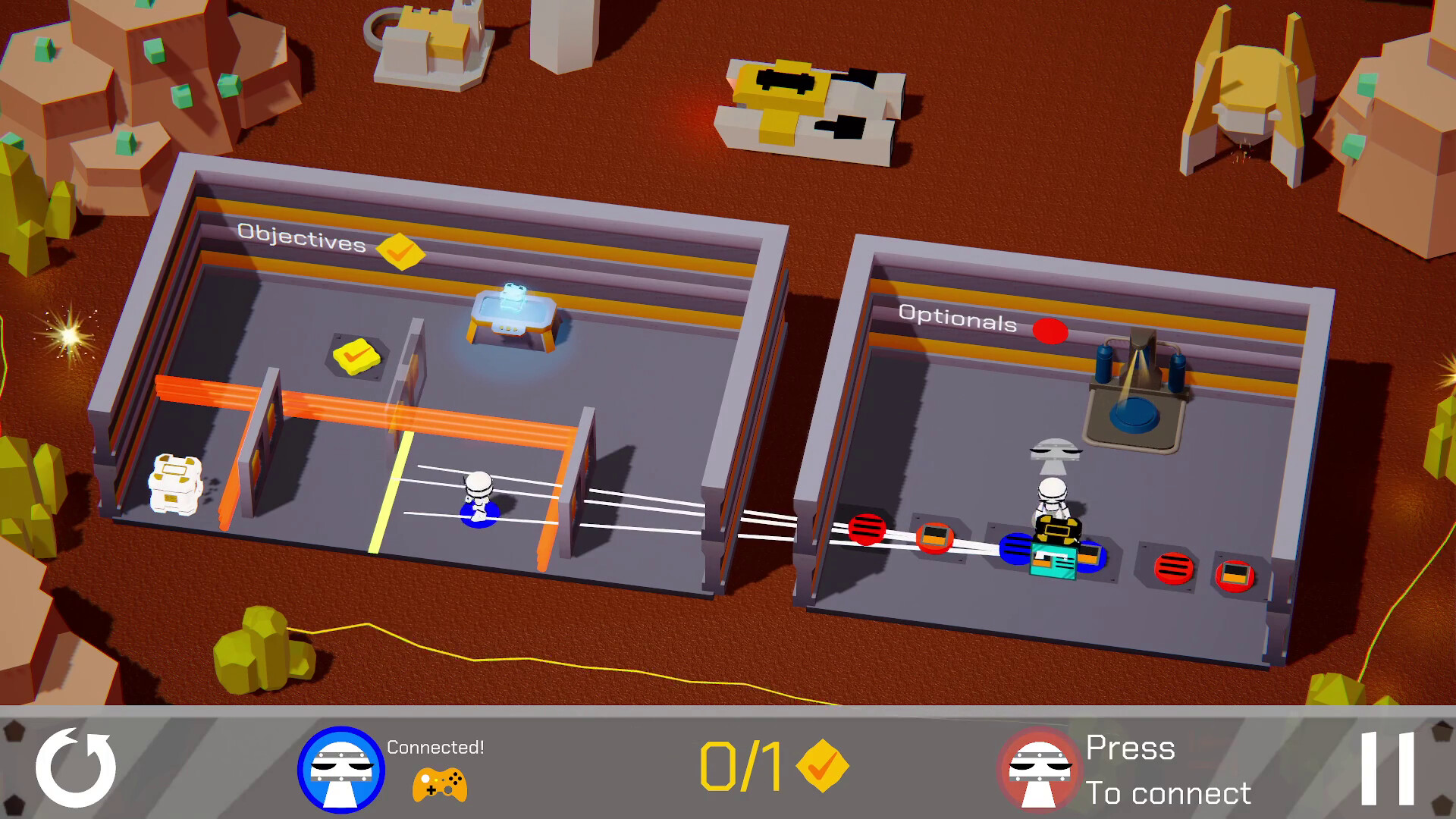Click the 0/1 objective progress counter
The image size is (1456, 819).
[x=739, y=766]
